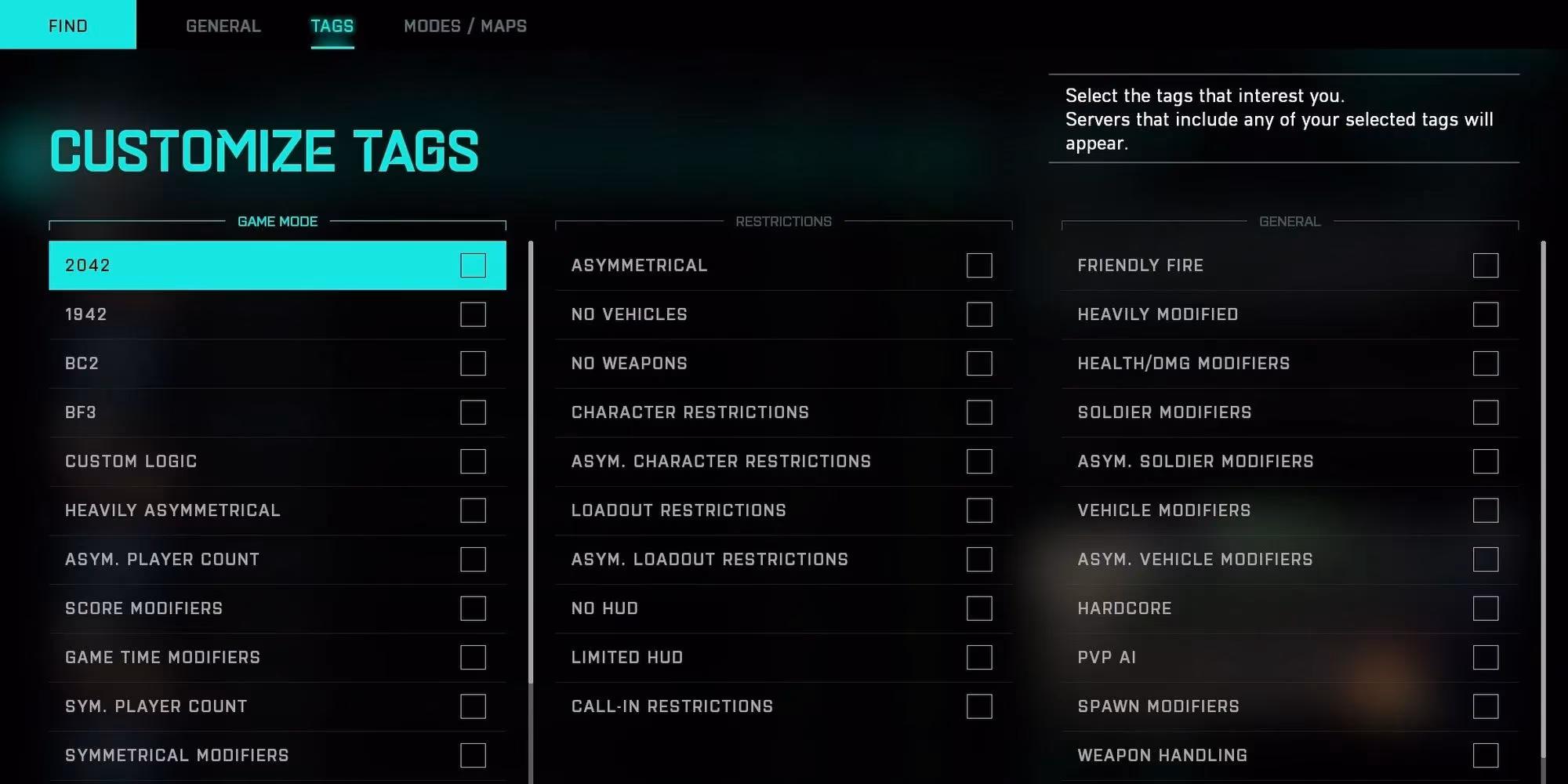1568x784 pixels.
Task: Check the Spawn Modifiers checkbox
Action: (1486, 706)
